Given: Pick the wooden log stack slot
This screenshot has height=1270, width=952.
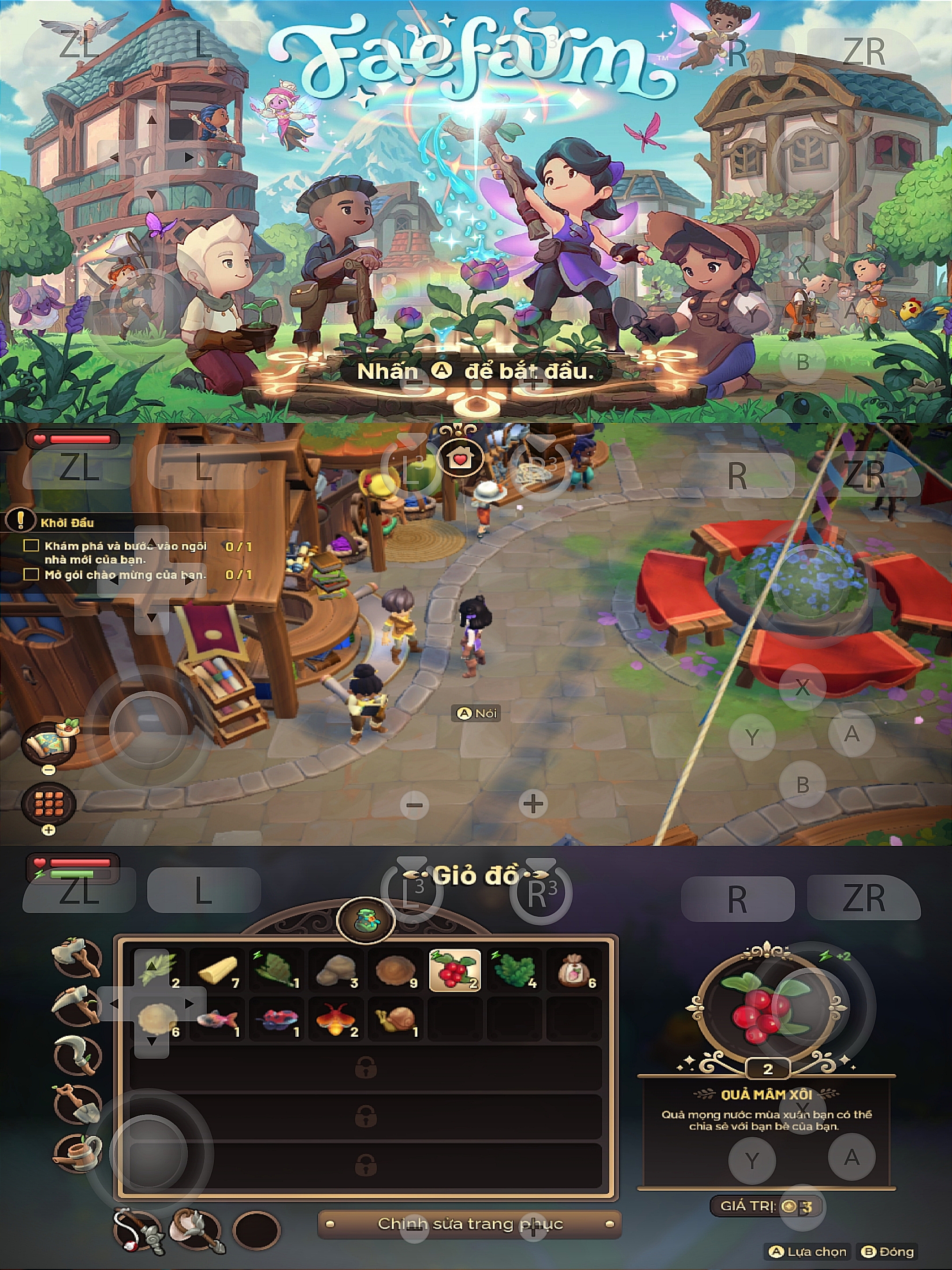Looking at the screenshot, I should point(216,970).
